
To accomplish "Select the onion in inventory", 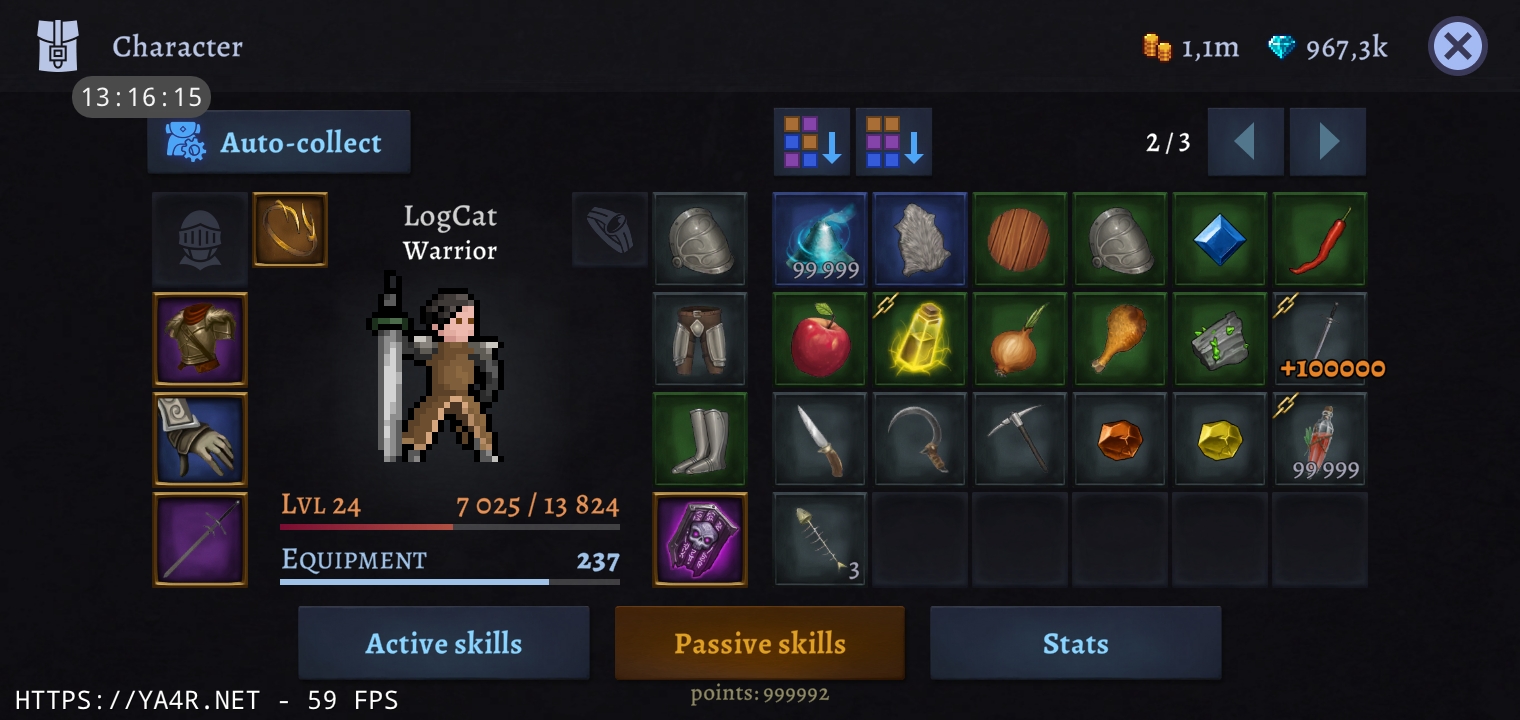I will [x=1020, y=339].
